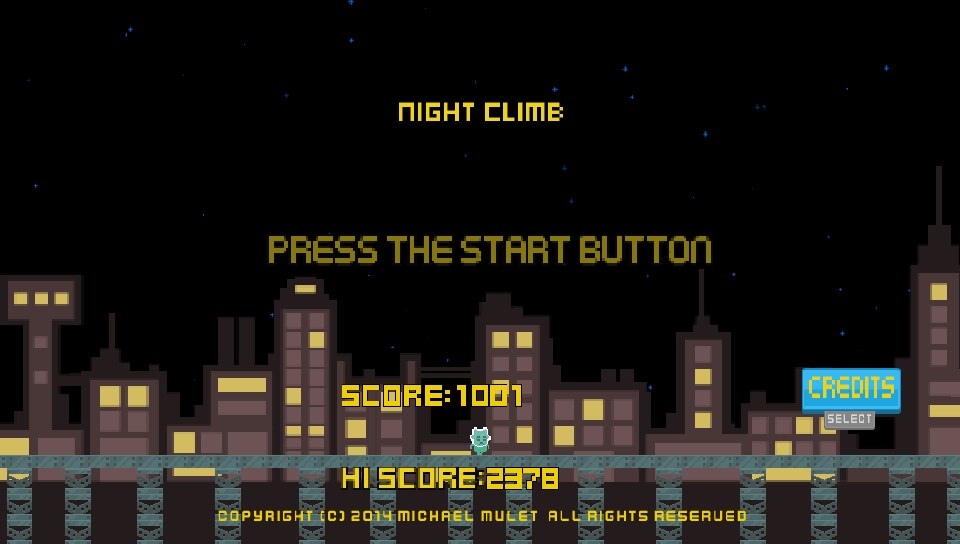Open the blue Credits button
The image size is (960, 544).
coord(851,389)
